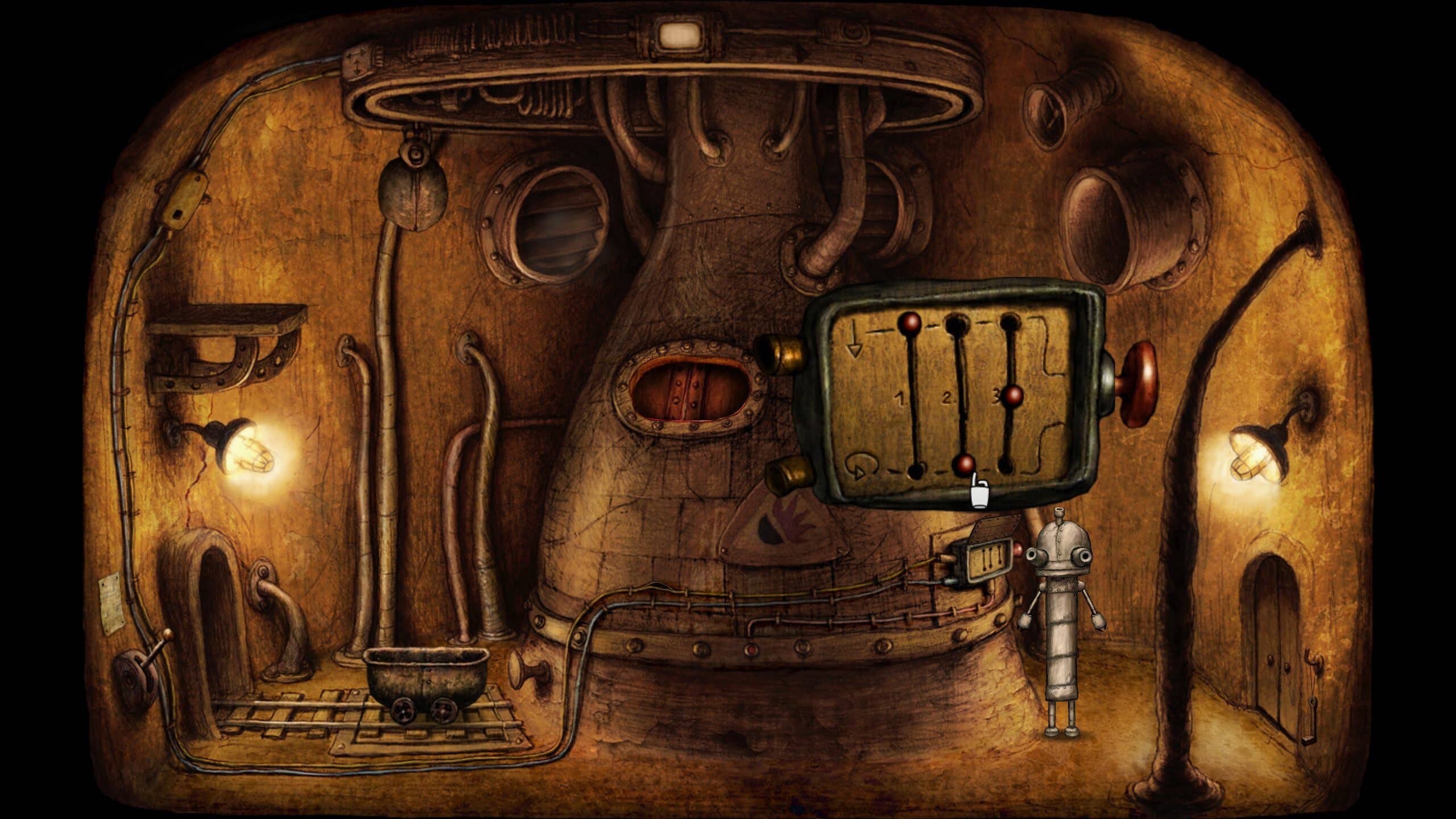
Task: Click the curved reset arrow on the puzzle panel
Action: [x=860, y=469]
